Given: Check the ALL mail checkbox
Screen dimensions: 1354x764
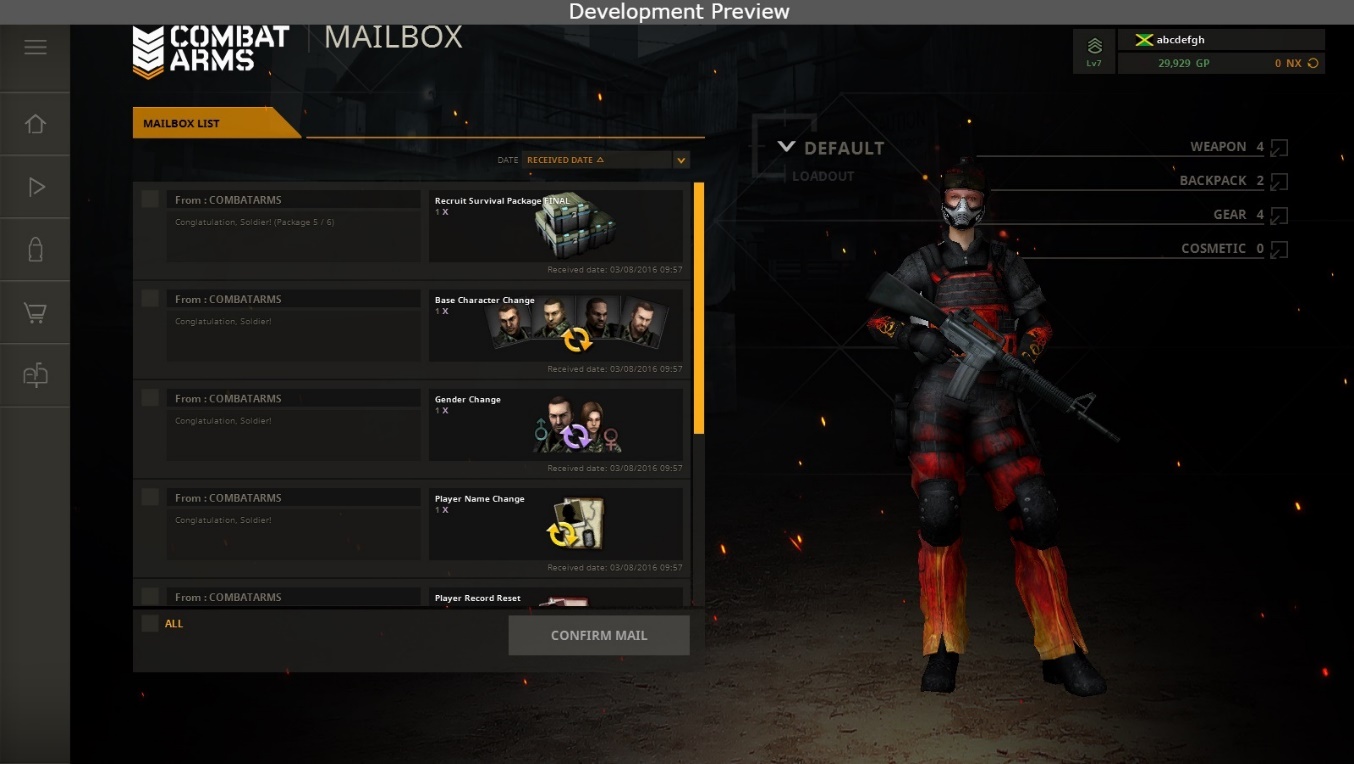Looking at the screenshot, I should pos(150,623).
